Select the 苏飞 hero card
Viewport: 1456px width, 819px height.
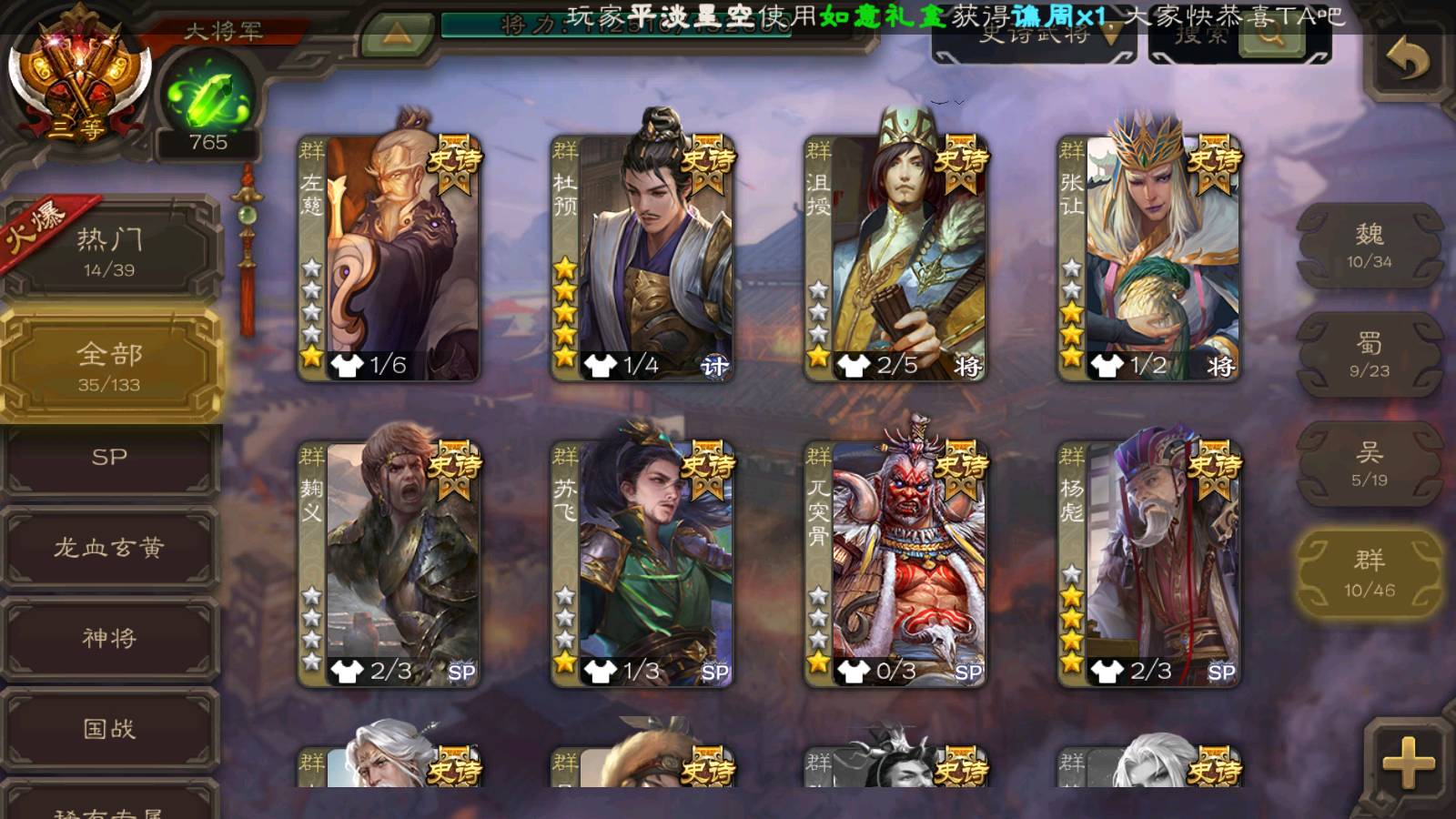click(x=642, y=564)
